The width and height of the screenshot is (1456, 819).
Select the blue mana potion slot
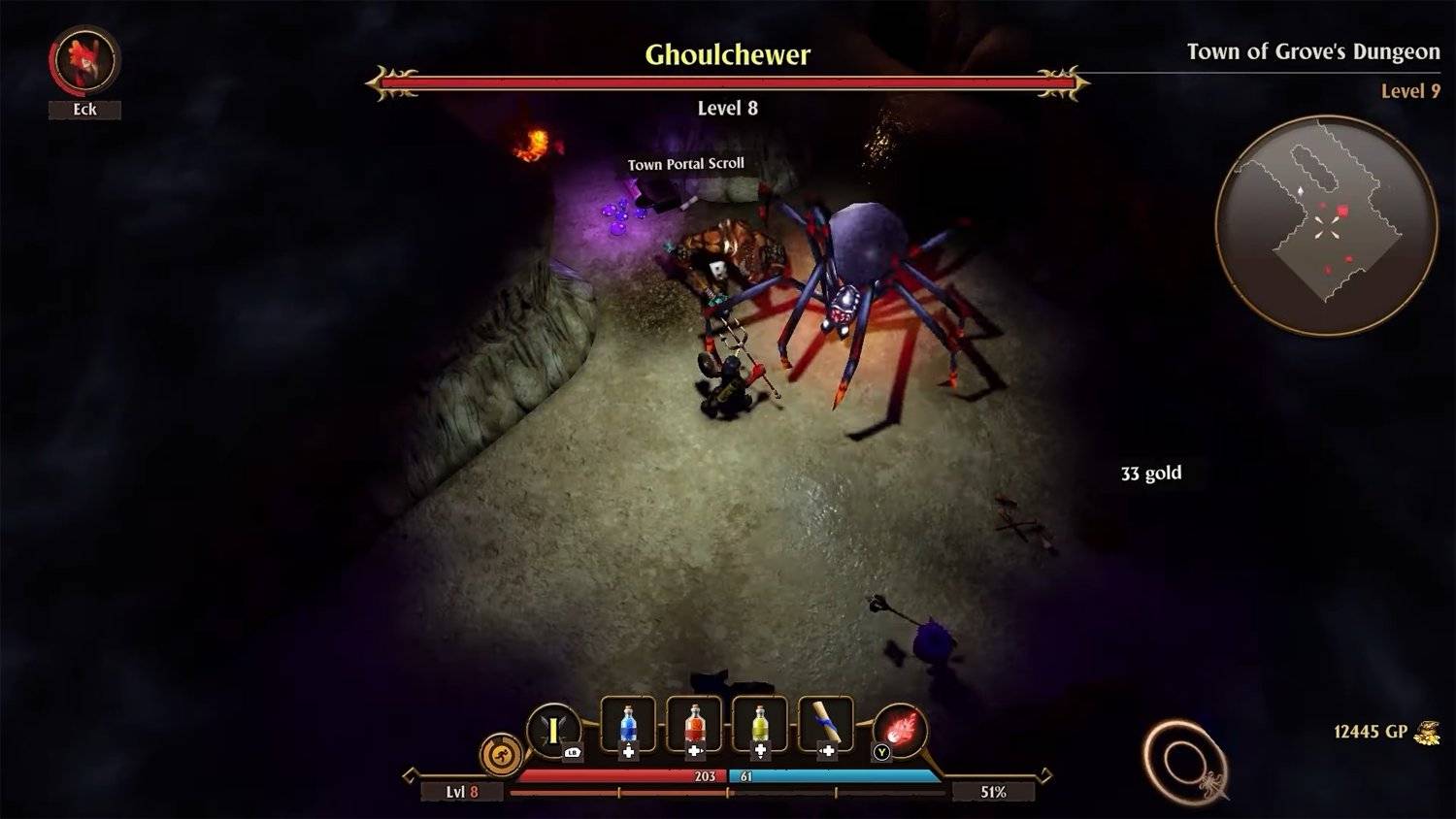click(x=628, y=726)
